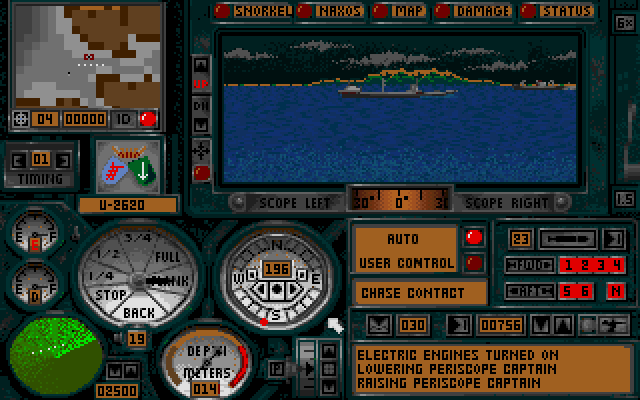
Task: Switch to USER CONTROL mode
Action: (x=405, y=263)
